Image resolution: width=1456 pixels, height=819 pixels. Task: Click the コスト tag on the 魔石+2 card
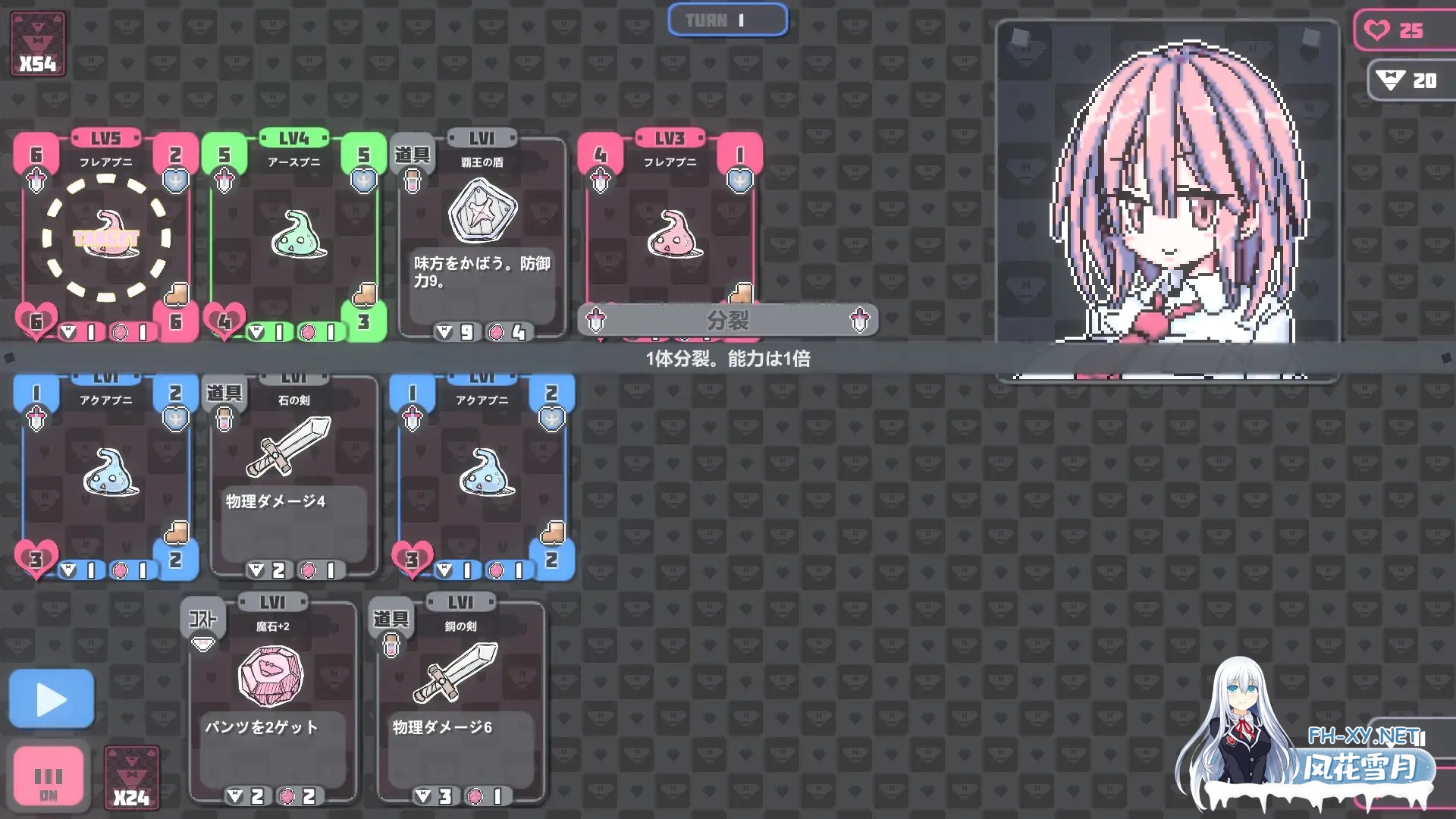tap(202, 620)
